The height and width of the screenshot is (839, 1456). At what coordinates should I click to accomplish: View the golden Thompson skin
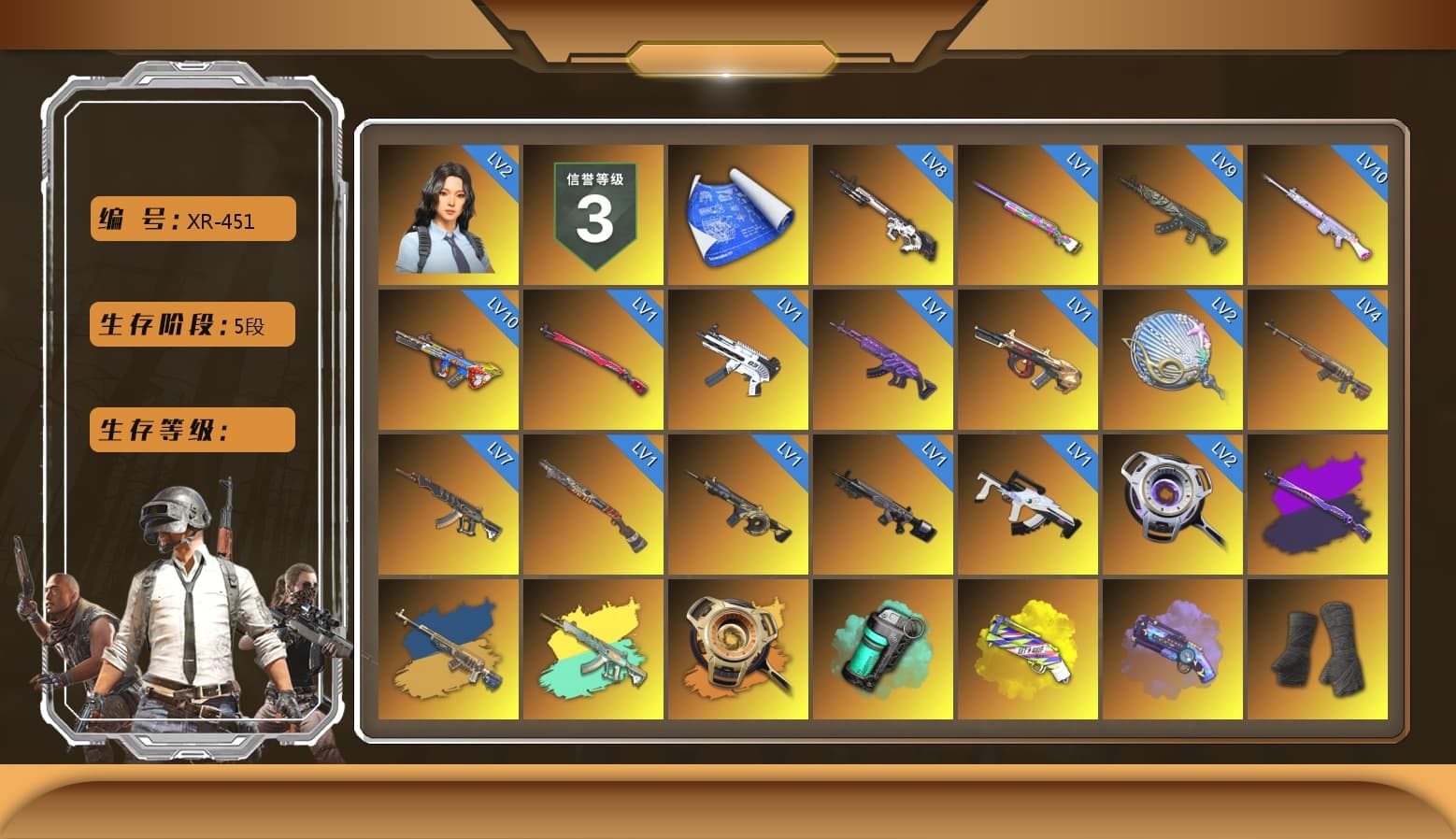[1028, 360]
